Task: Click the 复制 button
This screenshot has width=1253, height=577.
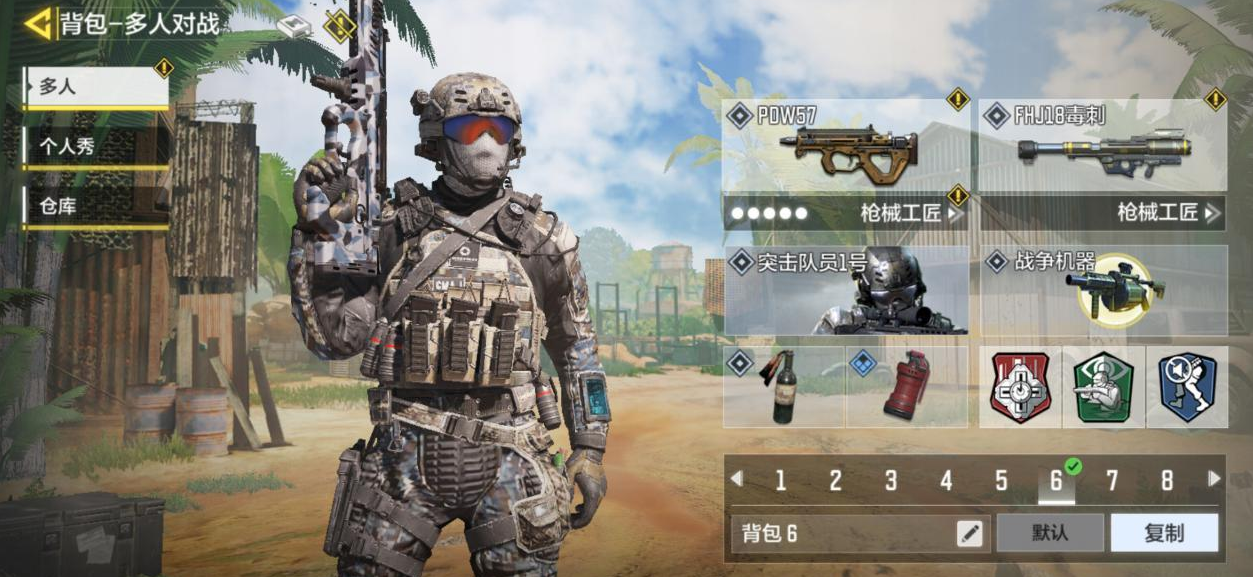Action: coord(1164,533)
